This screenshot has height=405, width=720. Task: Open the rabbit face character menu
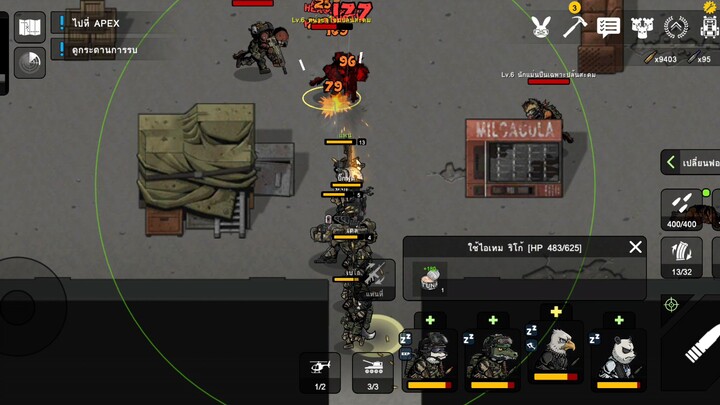(x=541, y=27)
